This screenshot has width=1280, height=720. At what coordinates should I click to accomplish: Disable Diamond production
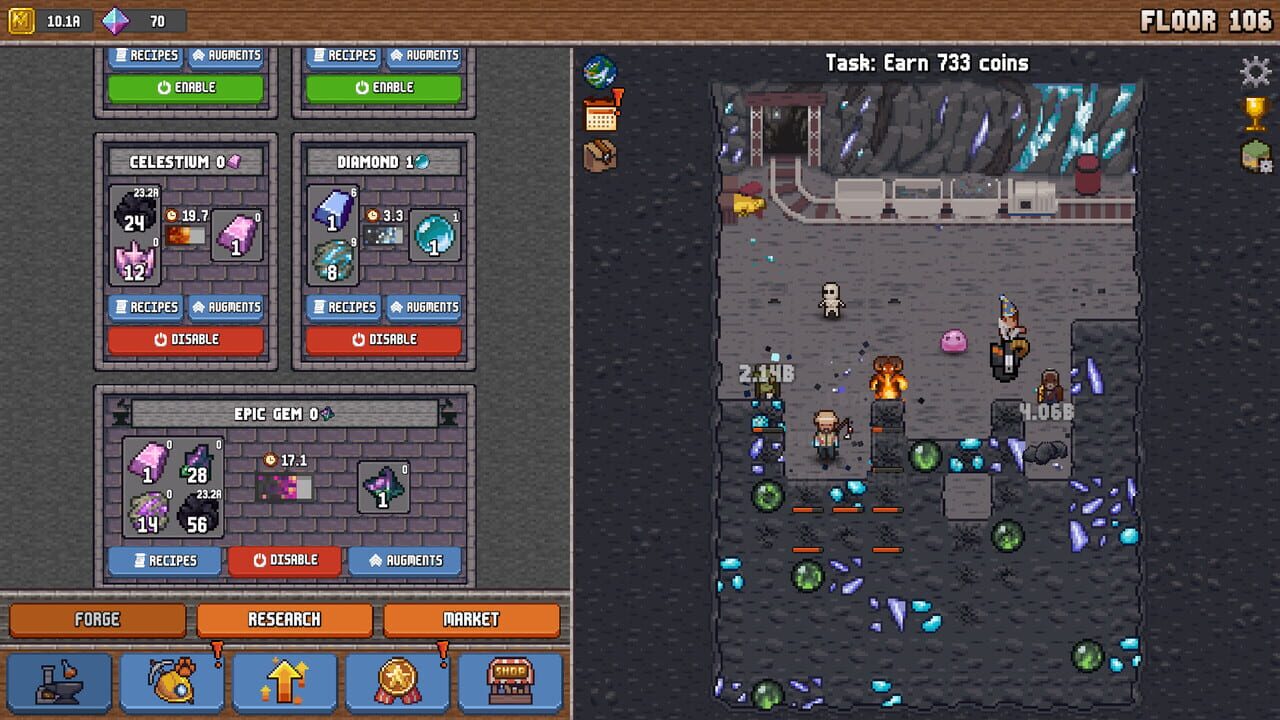tap(381, 339)
